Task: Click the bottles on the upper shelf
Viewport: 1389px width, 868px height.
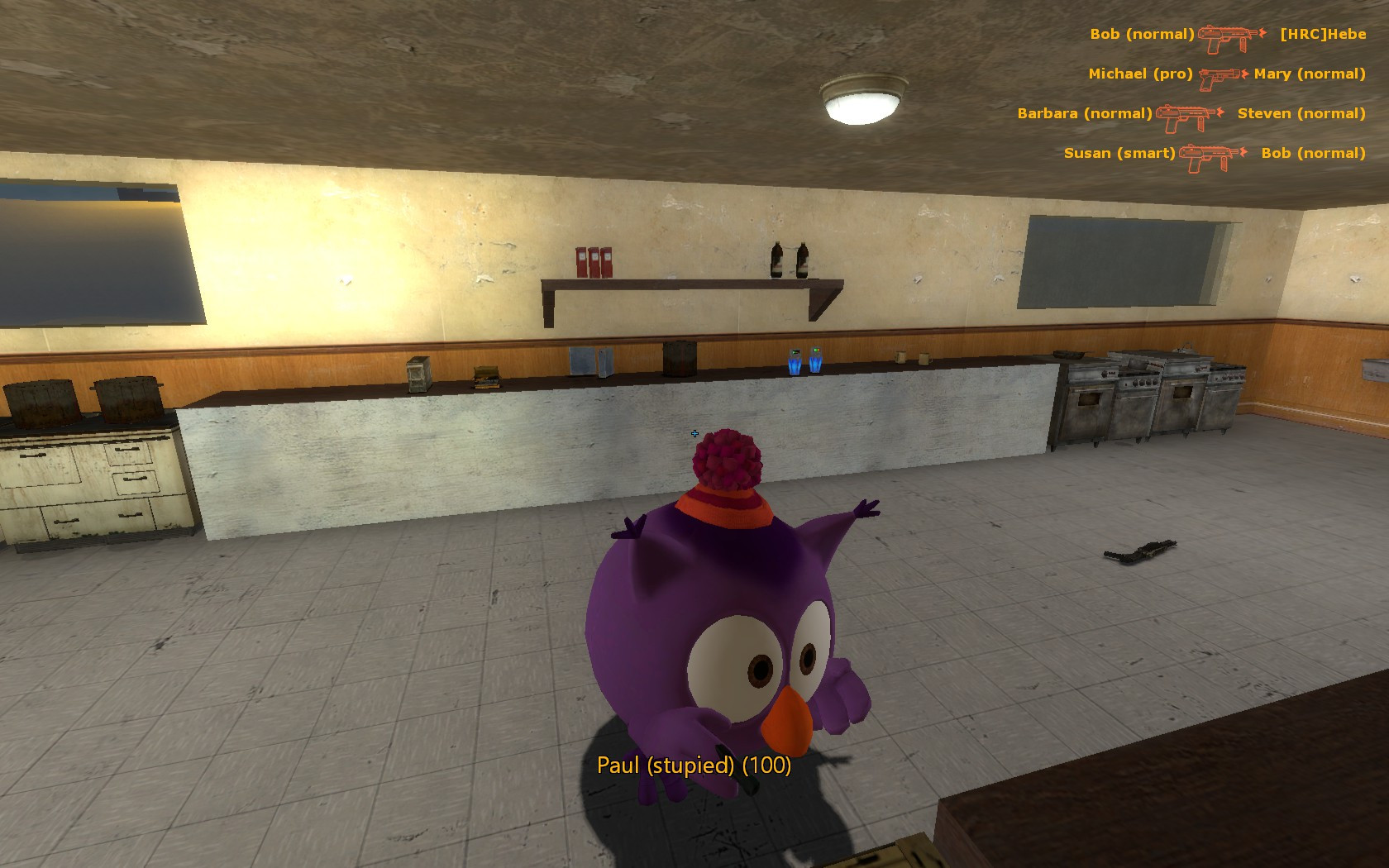Action: tap(788, 258)
